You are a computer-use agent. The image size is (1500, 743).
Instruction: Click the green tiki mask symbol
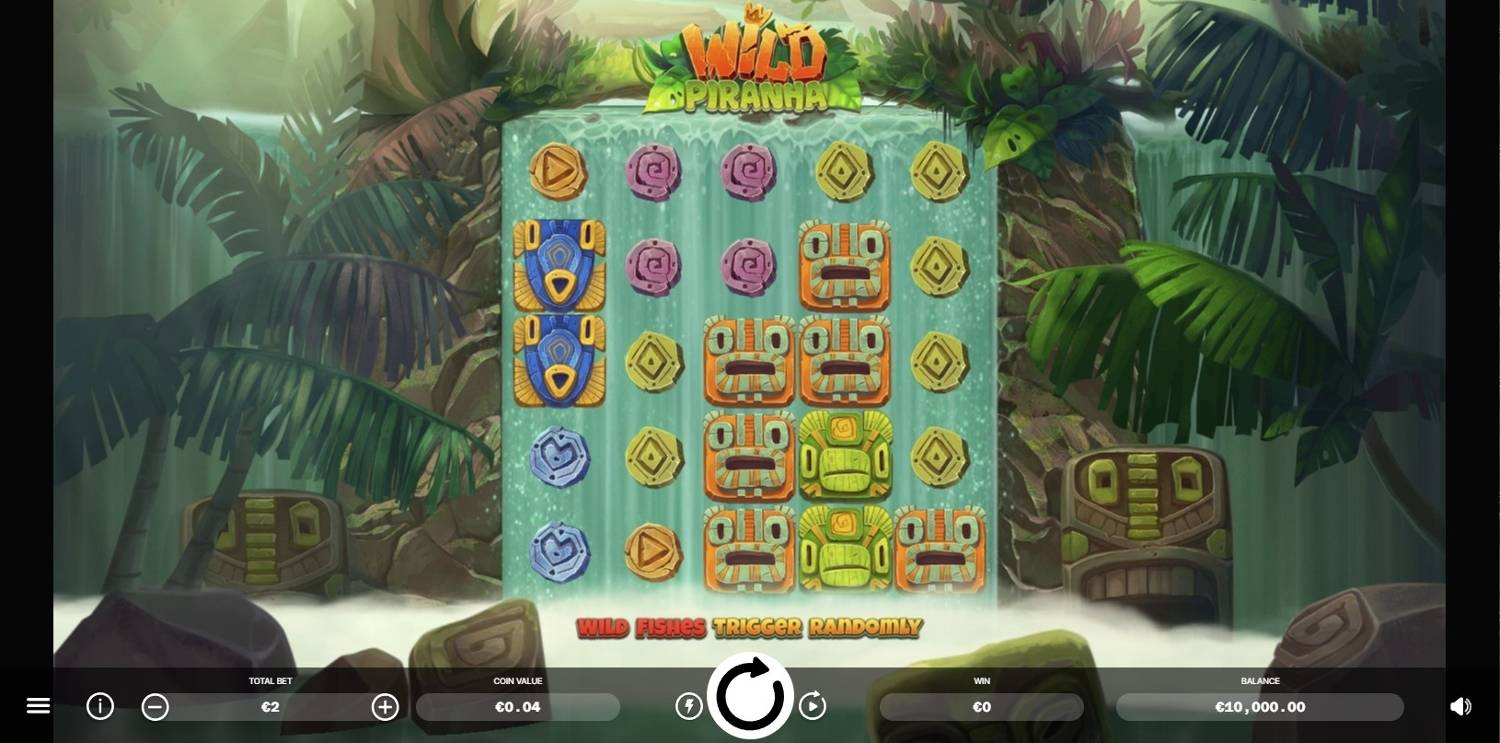[x=843, y=455]
